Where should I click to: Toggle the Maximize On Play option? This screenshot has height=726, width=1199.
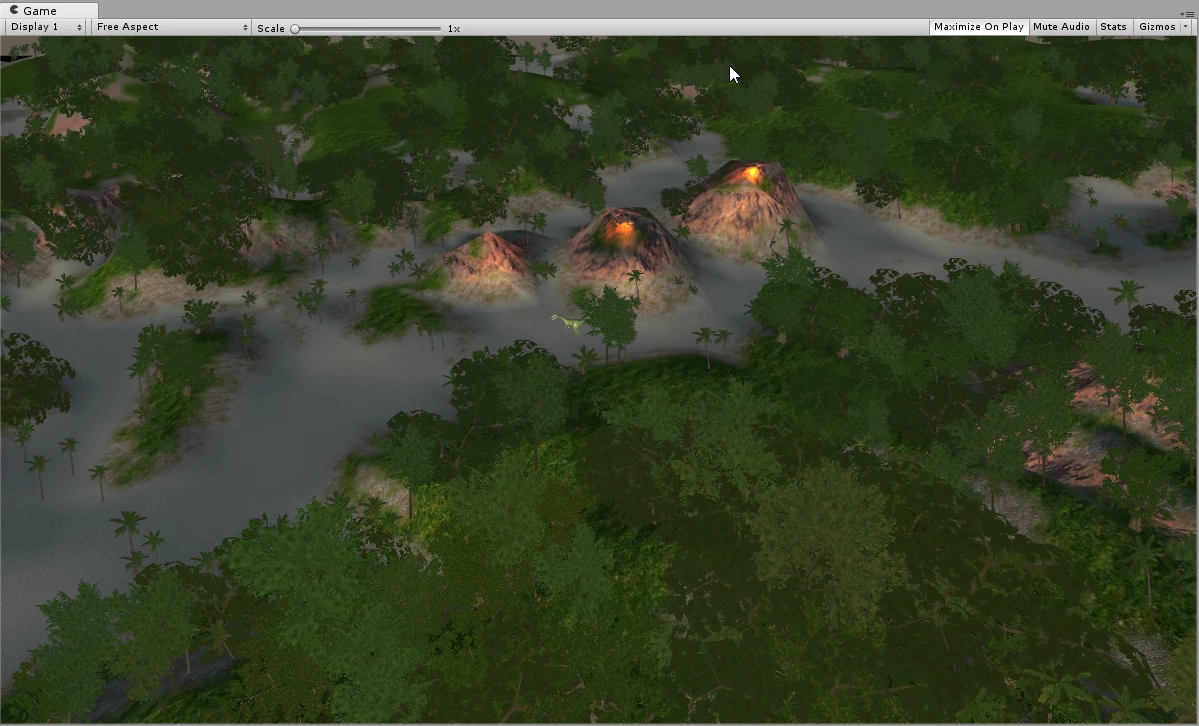[978, 27]
